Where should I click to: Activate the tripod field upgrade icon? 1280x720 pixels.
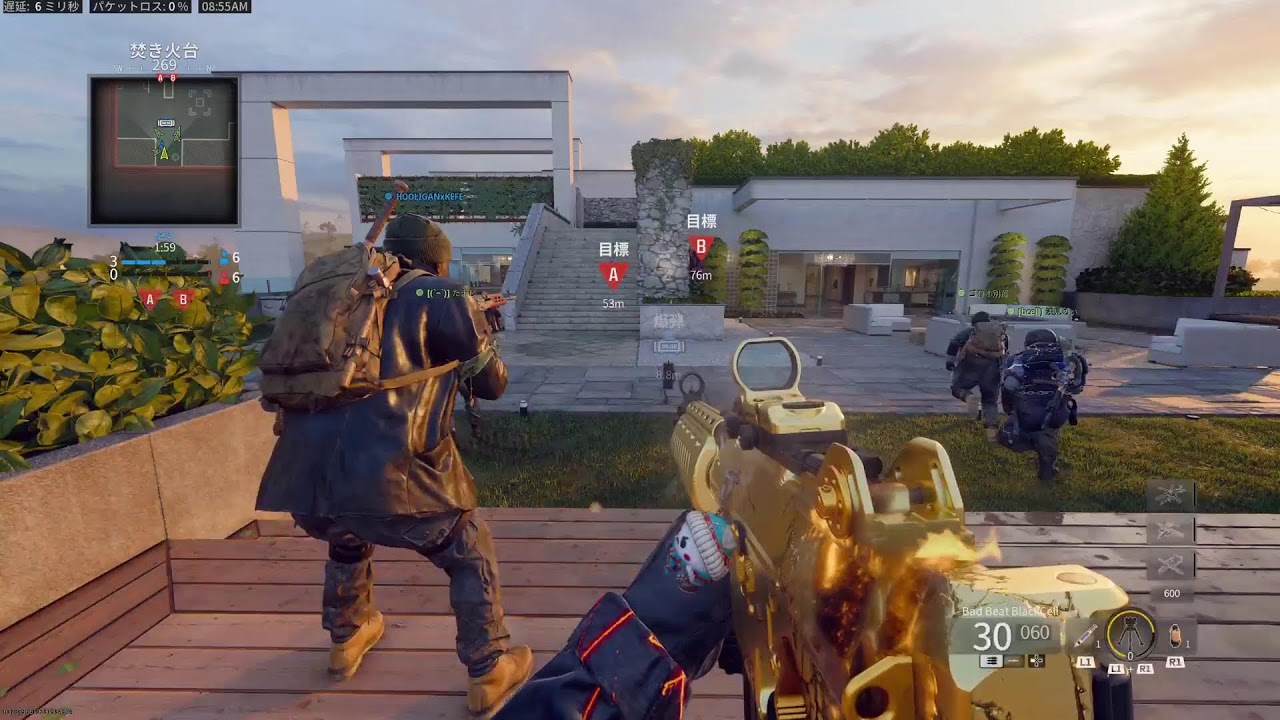point(1131,633)
